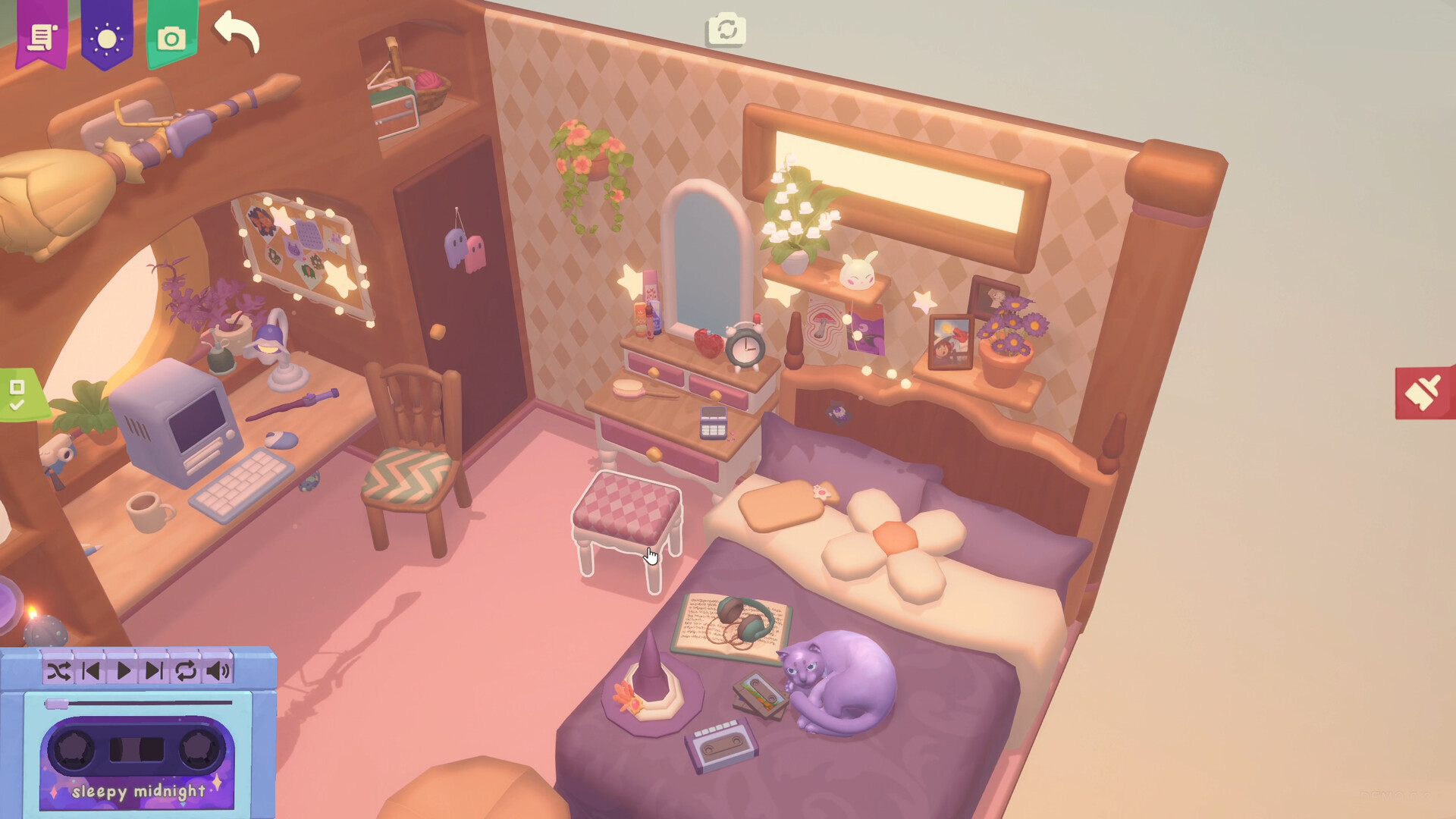This screenshot has height=819, width=1456.
Task: Go back to the previous song
Action: coord(93,670)
